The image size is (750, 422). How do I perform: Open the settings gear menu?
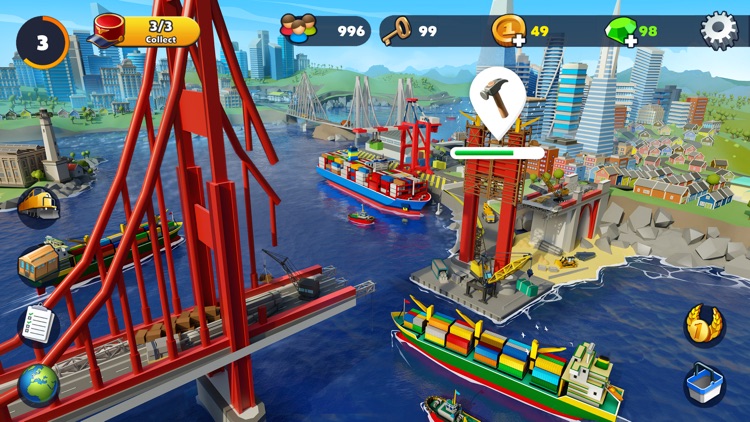tap(718, 30)
